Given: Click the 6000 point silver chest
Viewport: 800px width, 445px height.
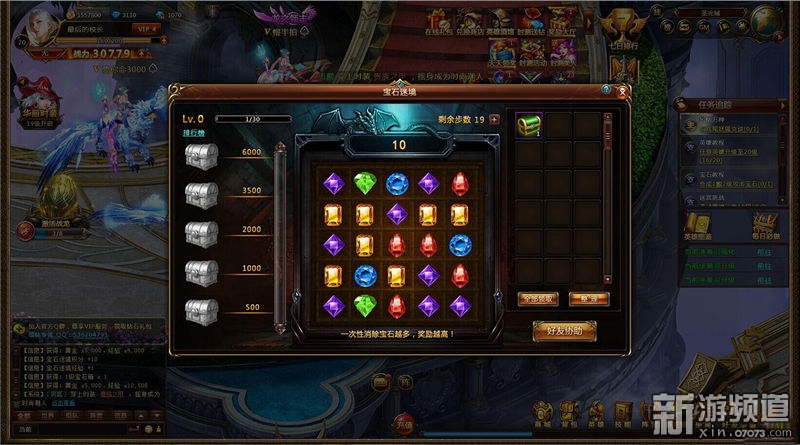Looking at the screenshot, I should pyautogui.click(x=202, y=156).
